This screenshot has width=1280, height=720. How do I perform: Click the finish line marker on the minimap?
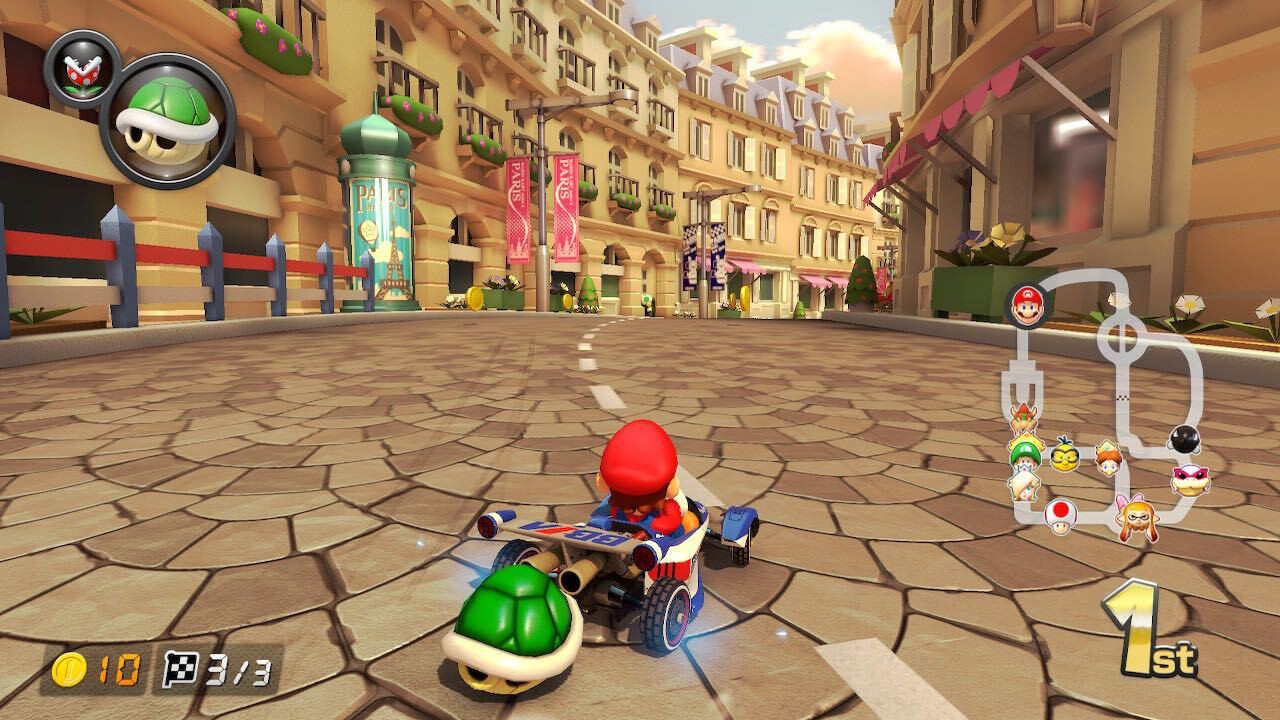(x=1125, y=397)
